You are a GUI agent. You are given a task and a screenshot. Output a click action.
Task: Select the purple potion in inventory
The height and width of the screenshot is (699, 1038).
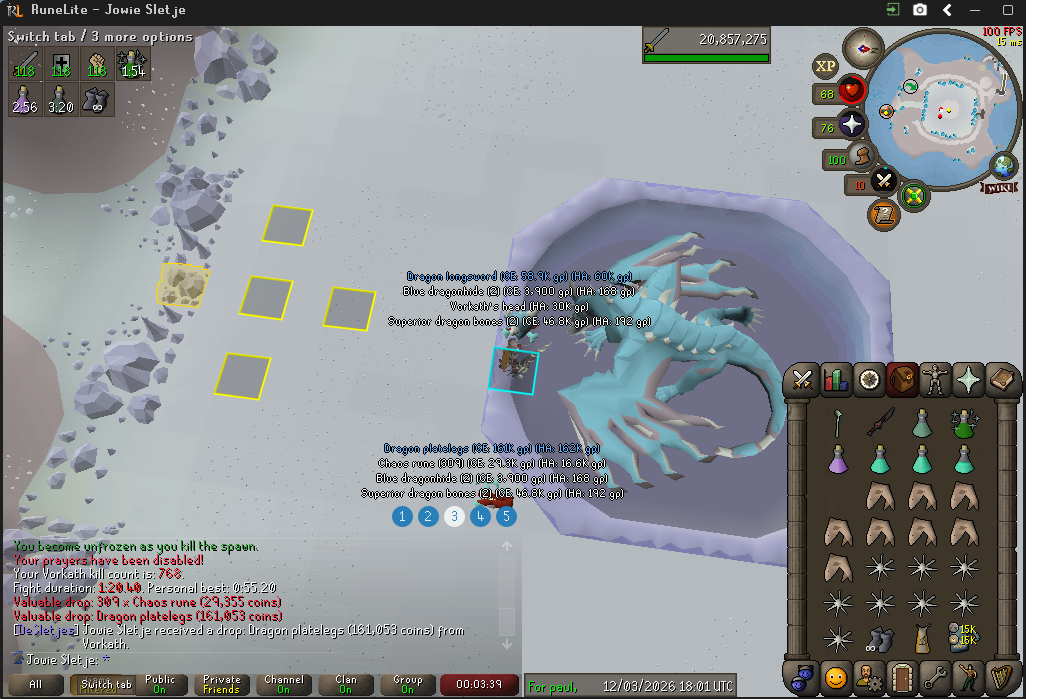pyautogui.click(x=838, y=460)
